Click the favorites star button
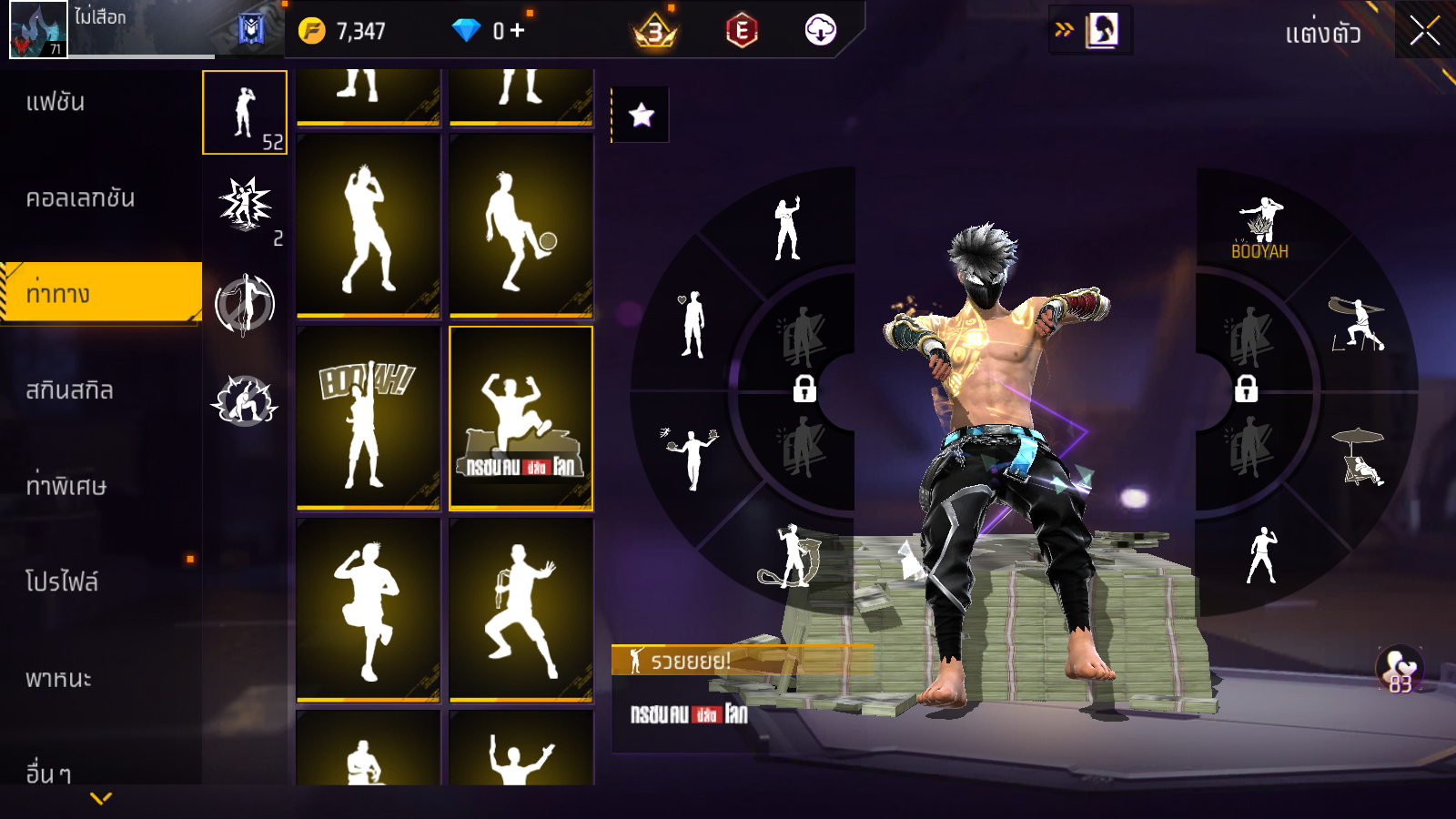1456x819 pixels. coord(641,115)
